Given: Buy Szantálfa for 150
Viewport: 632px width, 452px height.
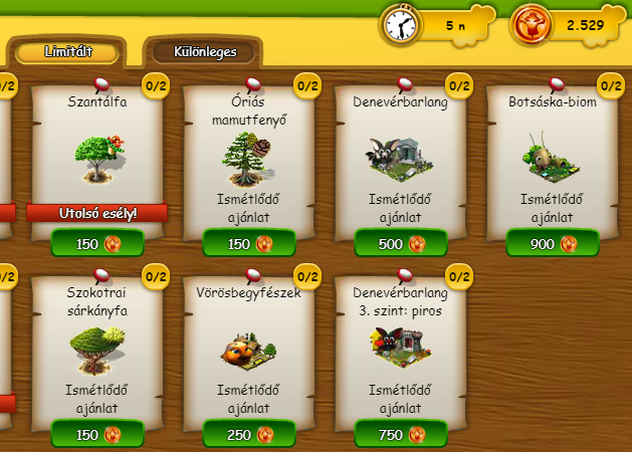Looking at the screenshot, I should click(x=97, y=243).
